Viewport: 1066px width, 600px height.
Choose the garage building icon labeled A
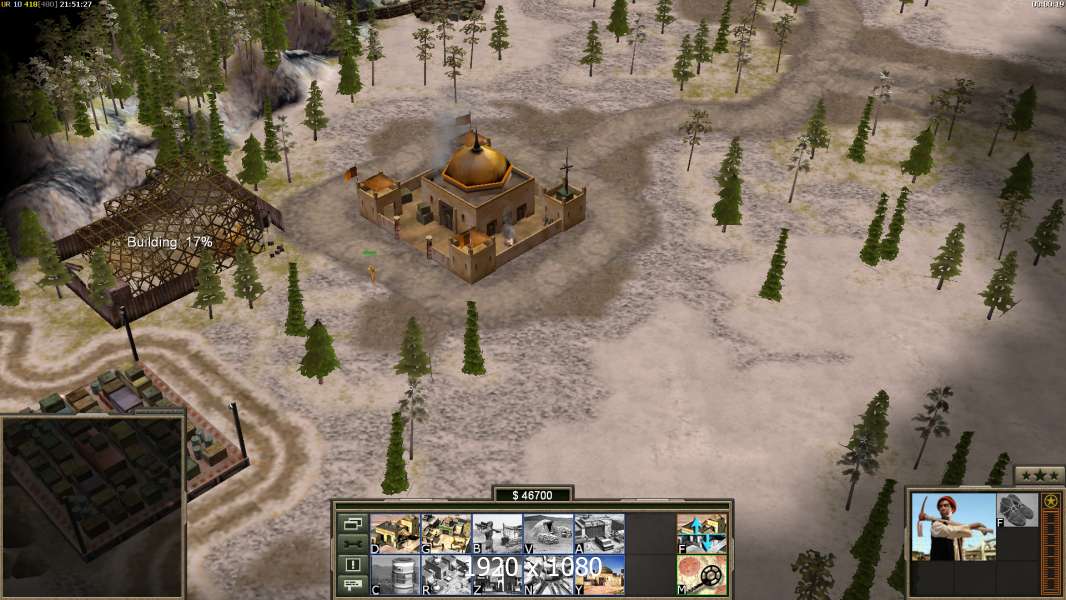click(599, 533)
